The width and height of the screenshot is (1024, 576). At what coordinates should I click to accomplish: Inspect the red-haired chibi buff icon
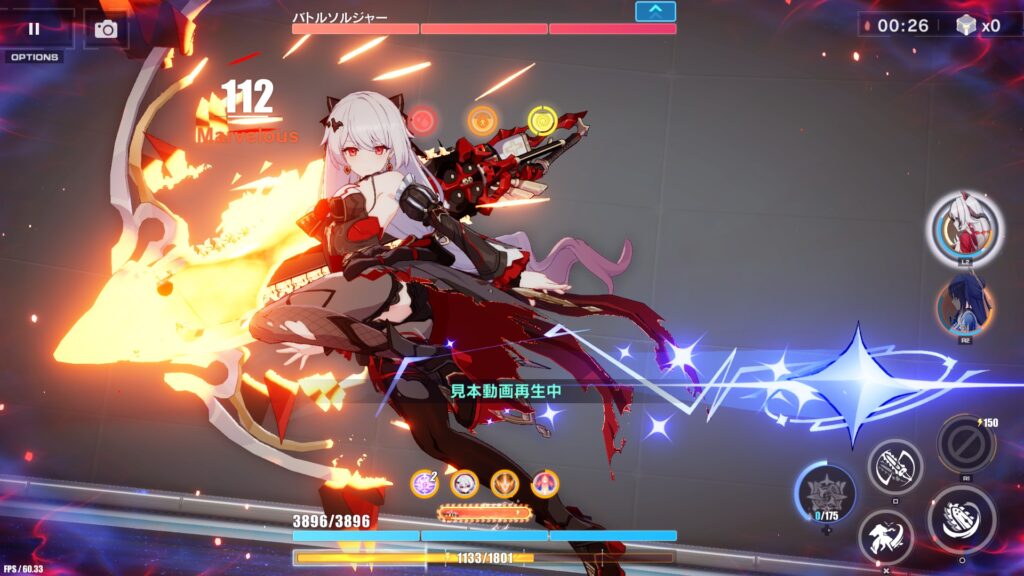[545, 484]
